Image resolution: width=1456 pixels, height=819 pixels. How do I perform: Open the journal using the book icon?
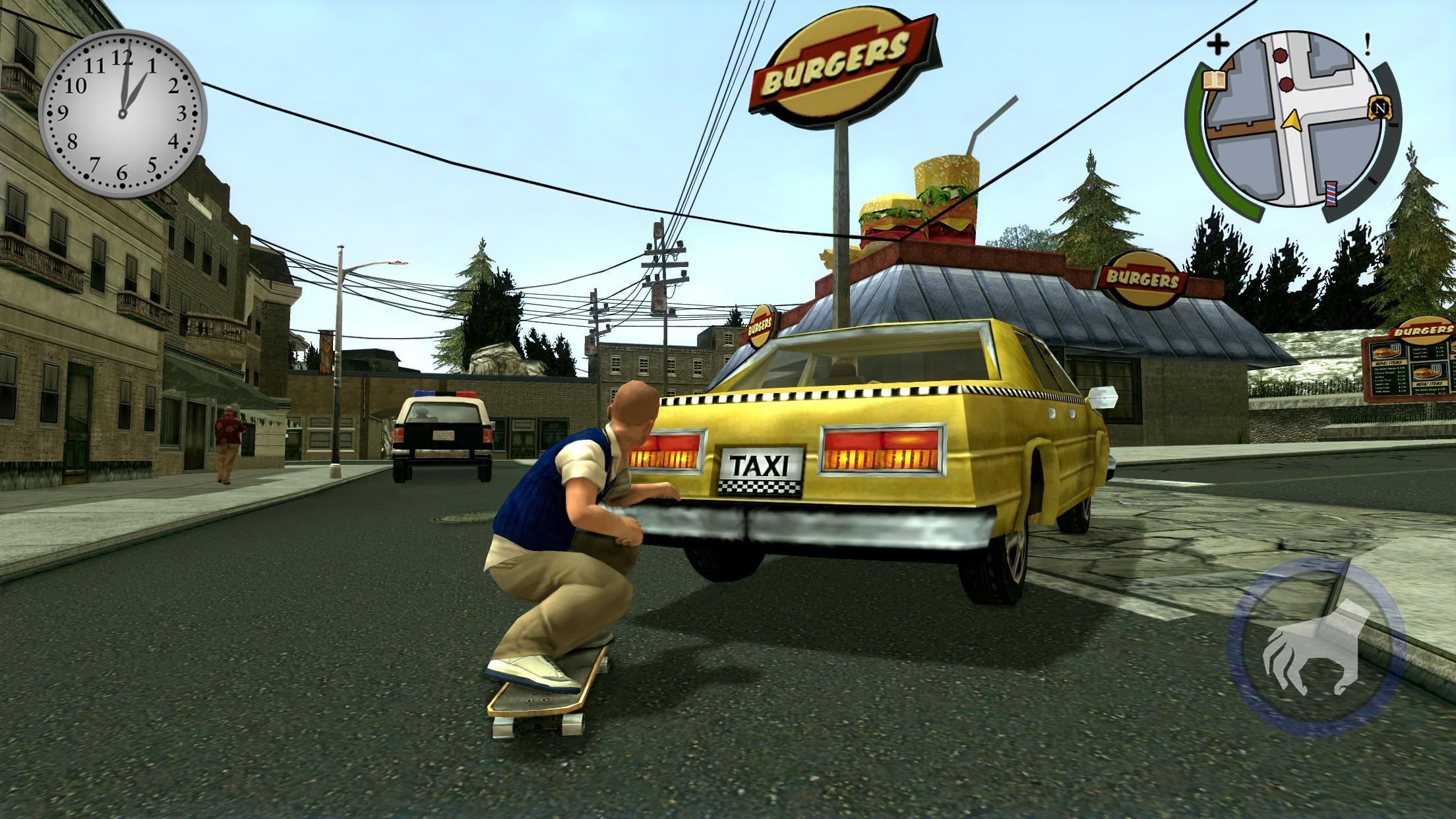click(1215, 81)
